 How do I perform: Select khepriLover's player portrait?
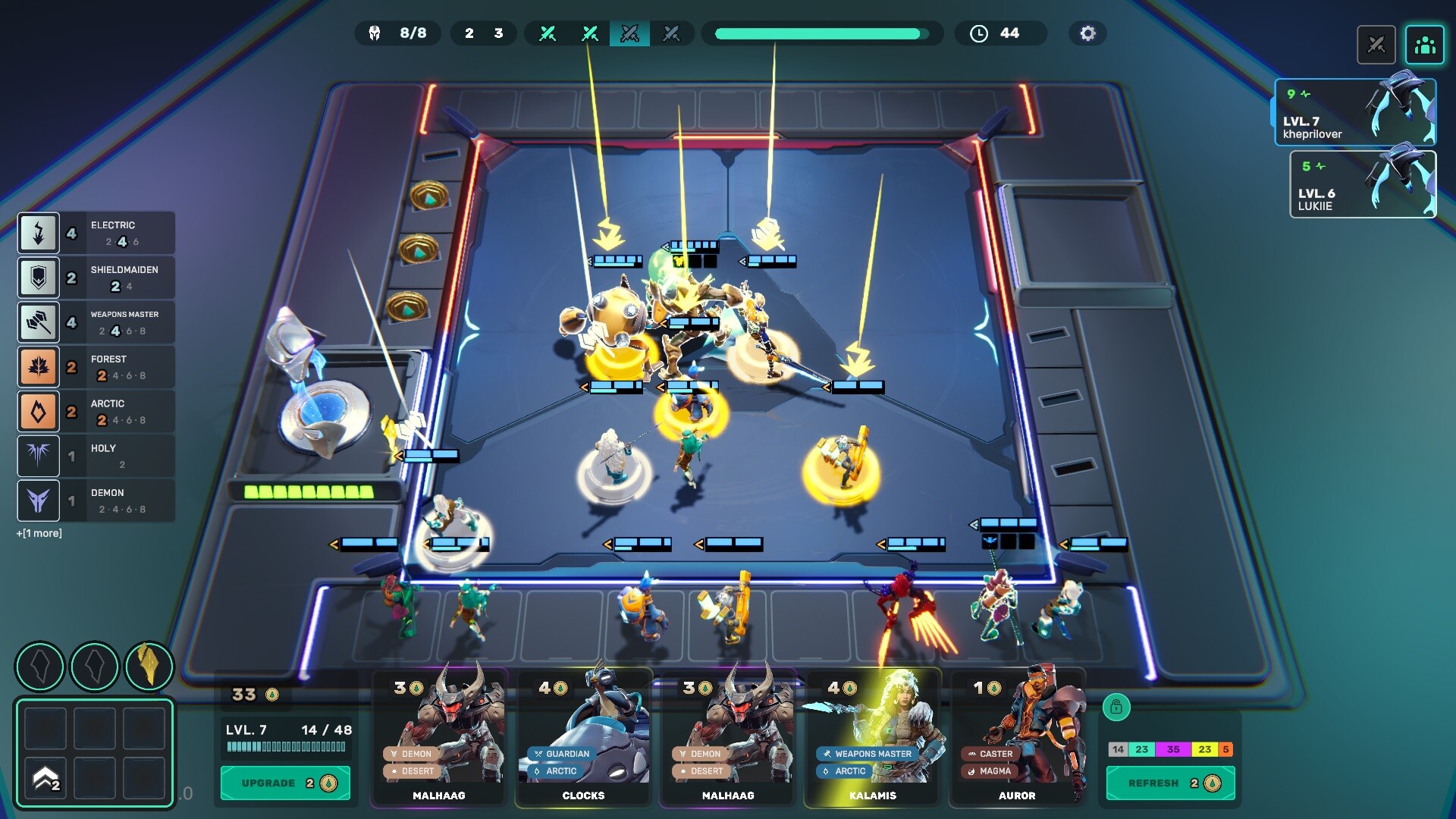(1357, 111)
